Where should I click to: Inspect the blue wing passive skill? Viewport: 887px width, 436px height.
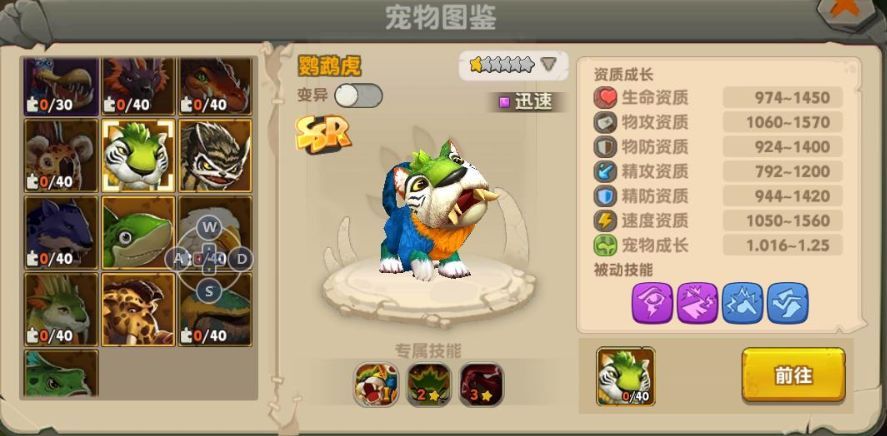[x=788, y=302]
